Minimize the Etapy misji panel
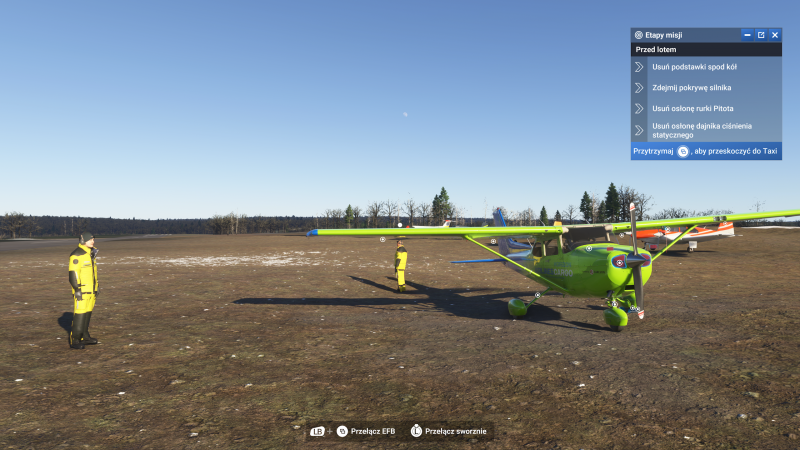This screenshot has width=800, height=450. pos(747,35)
